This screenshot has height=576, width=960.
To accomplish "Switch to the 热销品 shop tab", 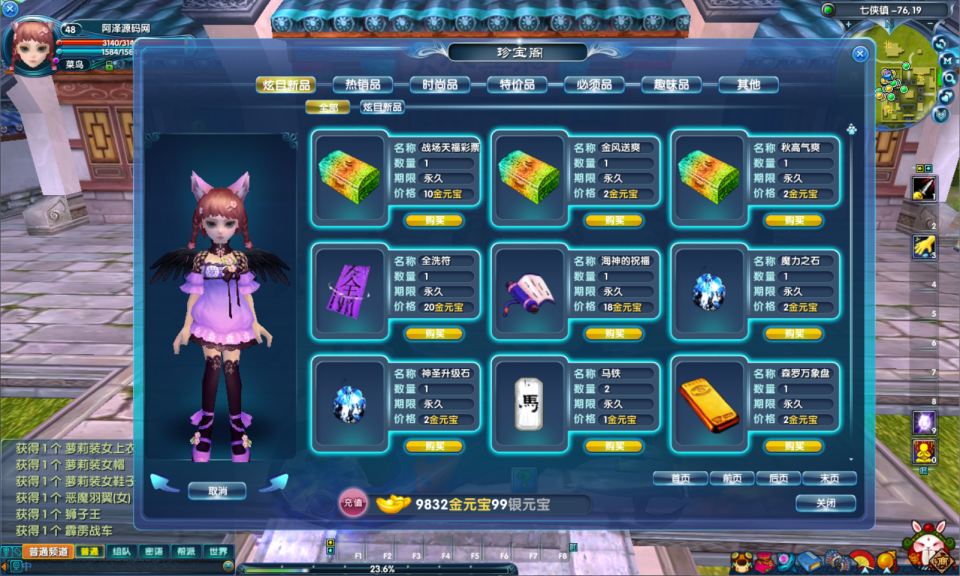I will pyautogui.click(x=362, y=85).
